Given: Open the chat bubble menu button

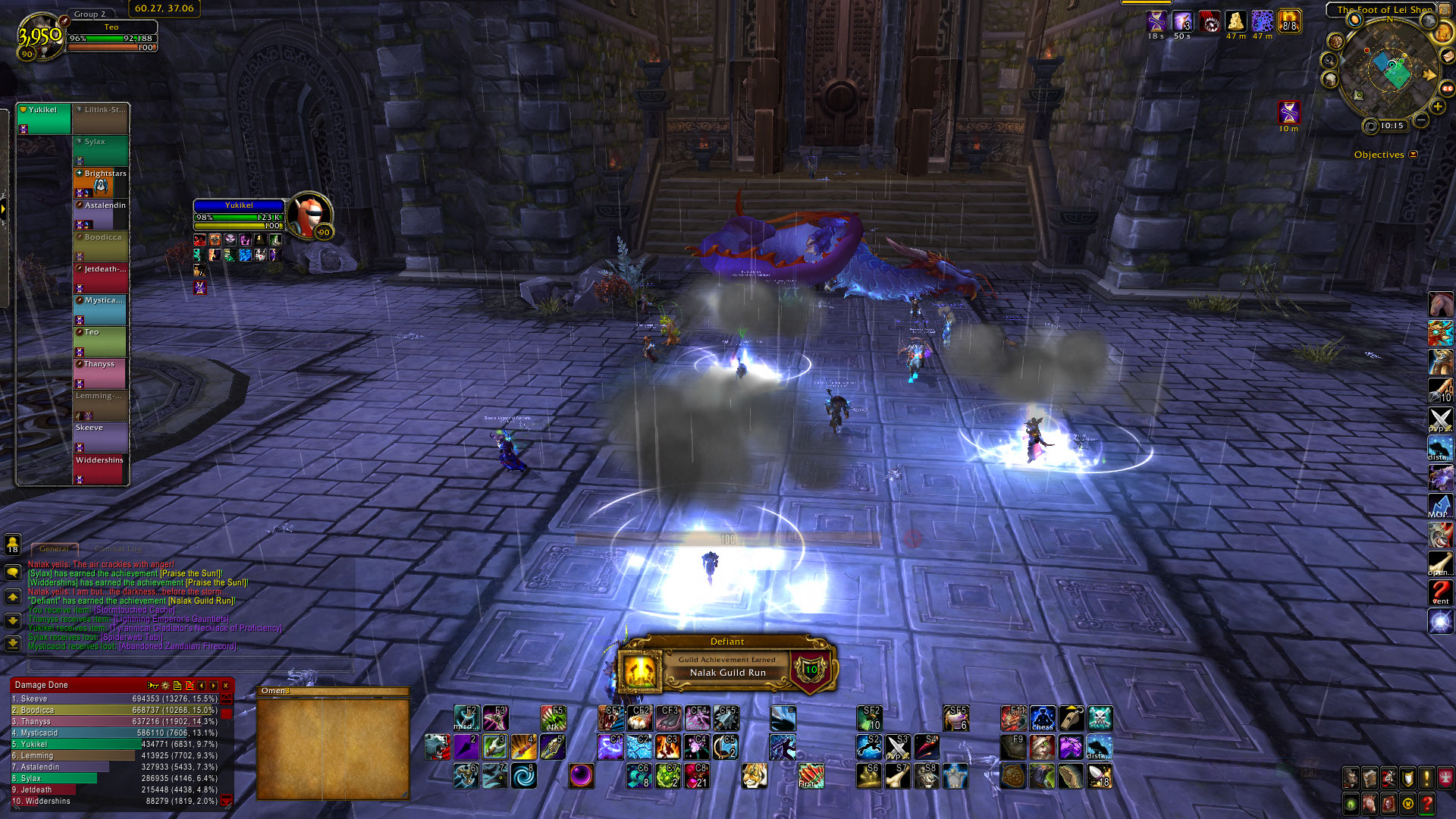Looking at the screenshot, I should point(13,573).
